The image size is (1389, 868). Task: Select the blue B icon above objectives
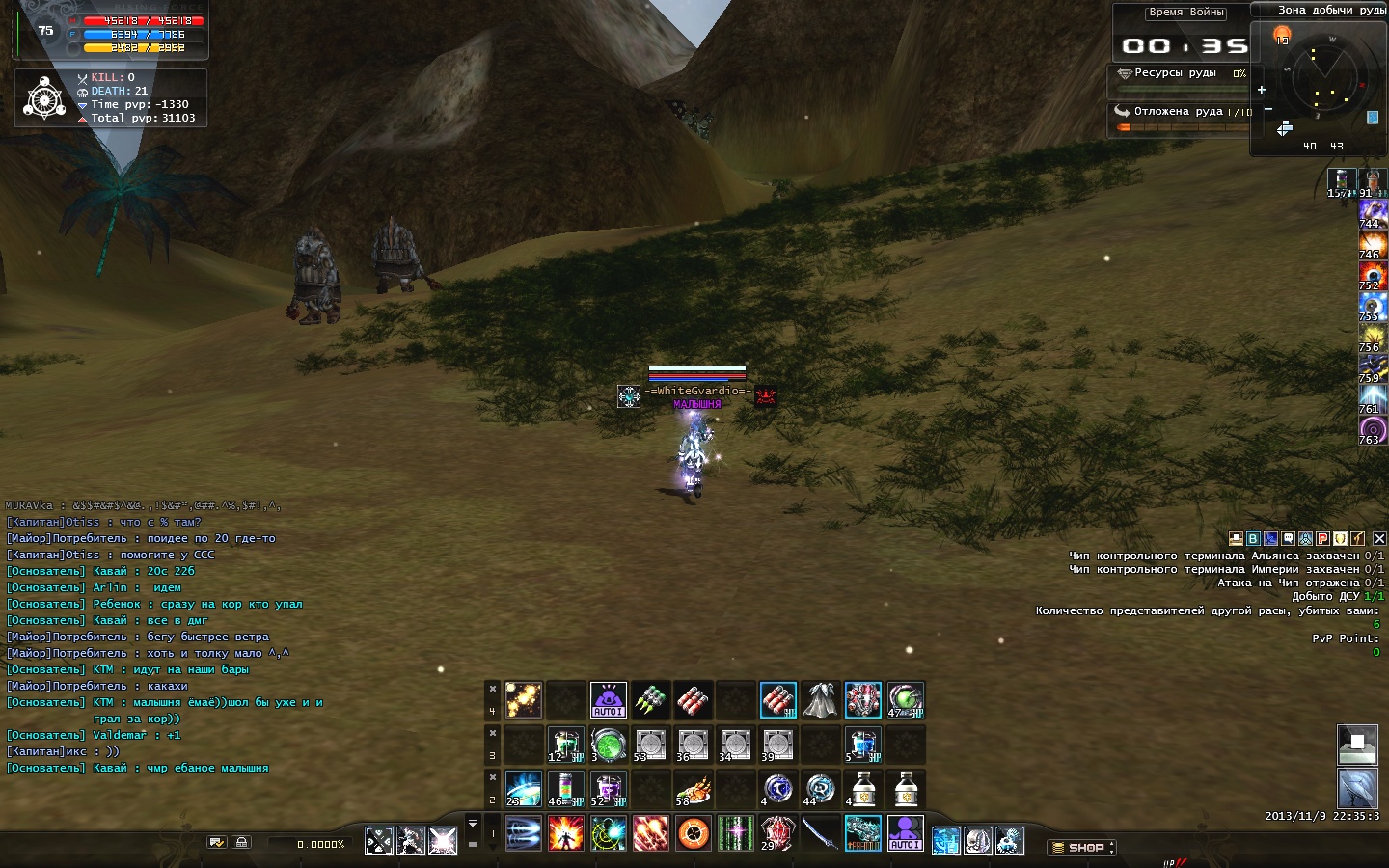pyautogui.click(x=1253, y=538)
